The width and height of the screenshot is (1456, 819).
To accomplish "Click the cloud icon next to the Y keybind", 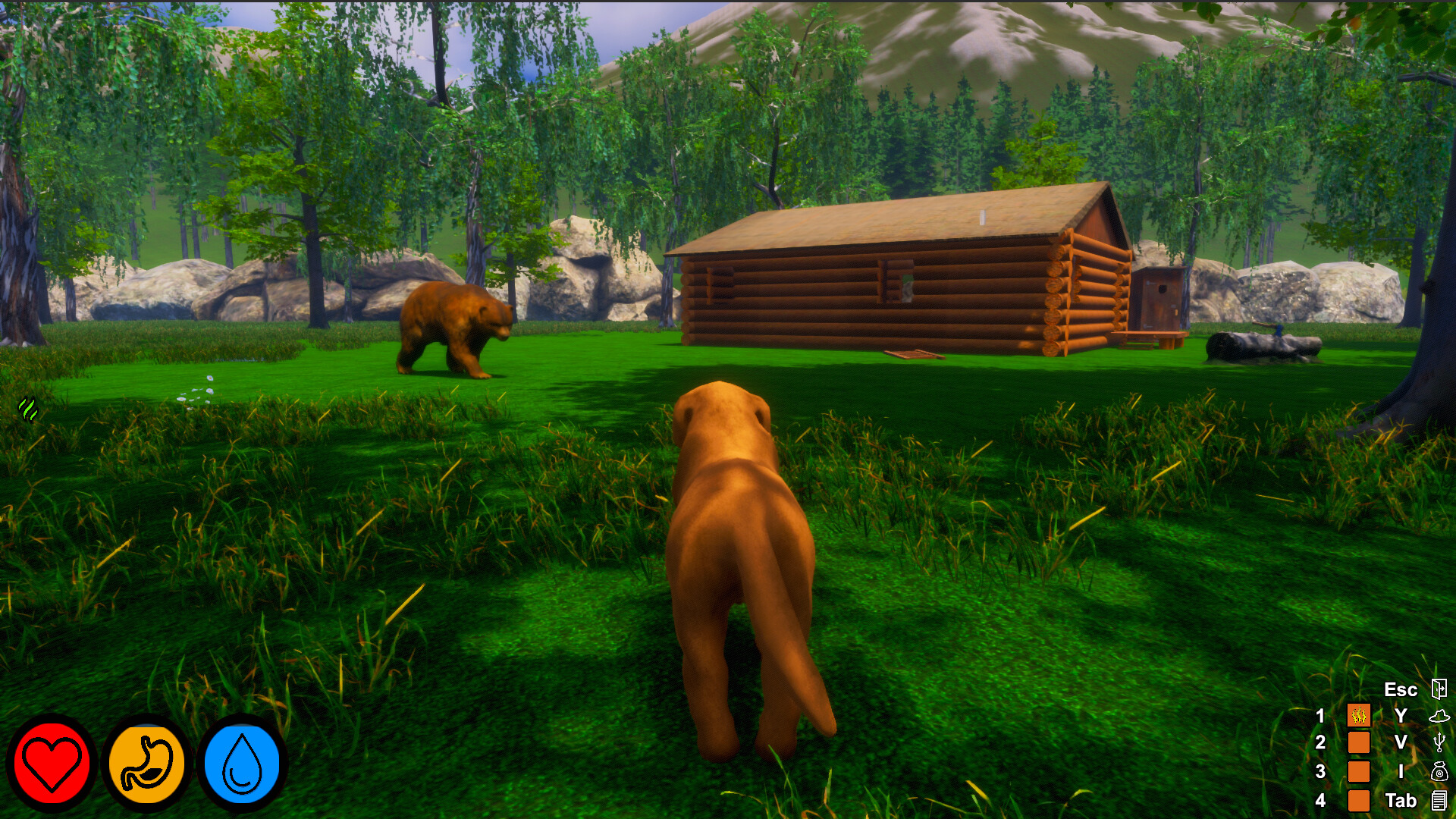I will (1439, 717).
